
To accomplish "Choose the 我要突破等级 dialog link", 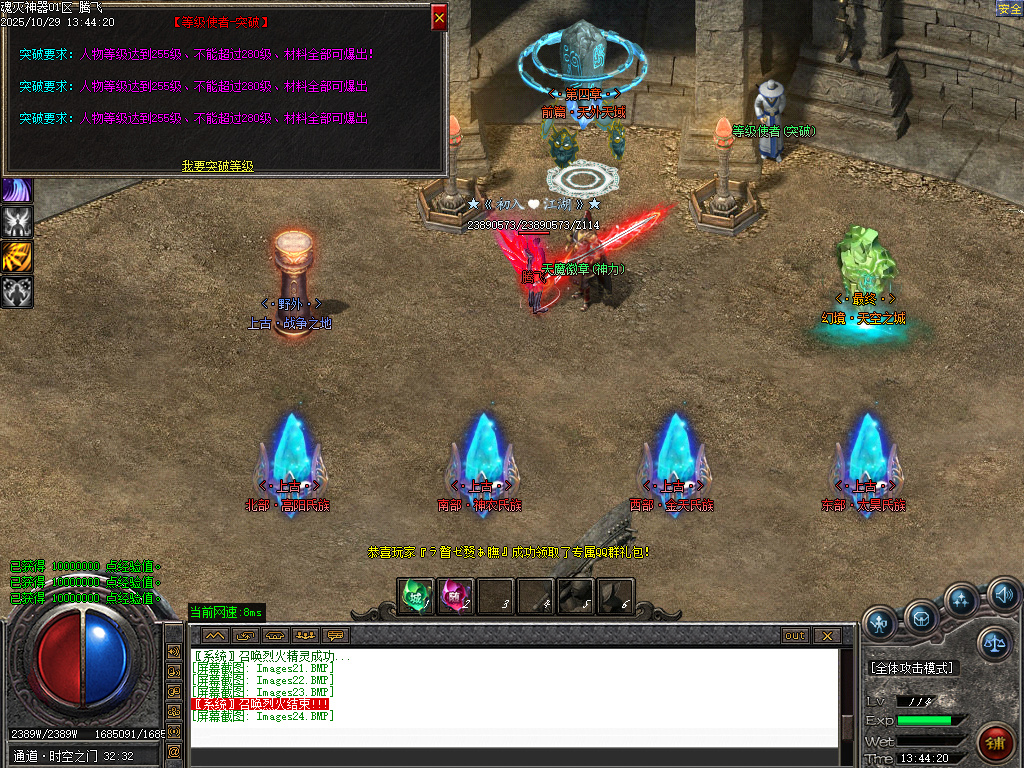I will tap(217, 166).
